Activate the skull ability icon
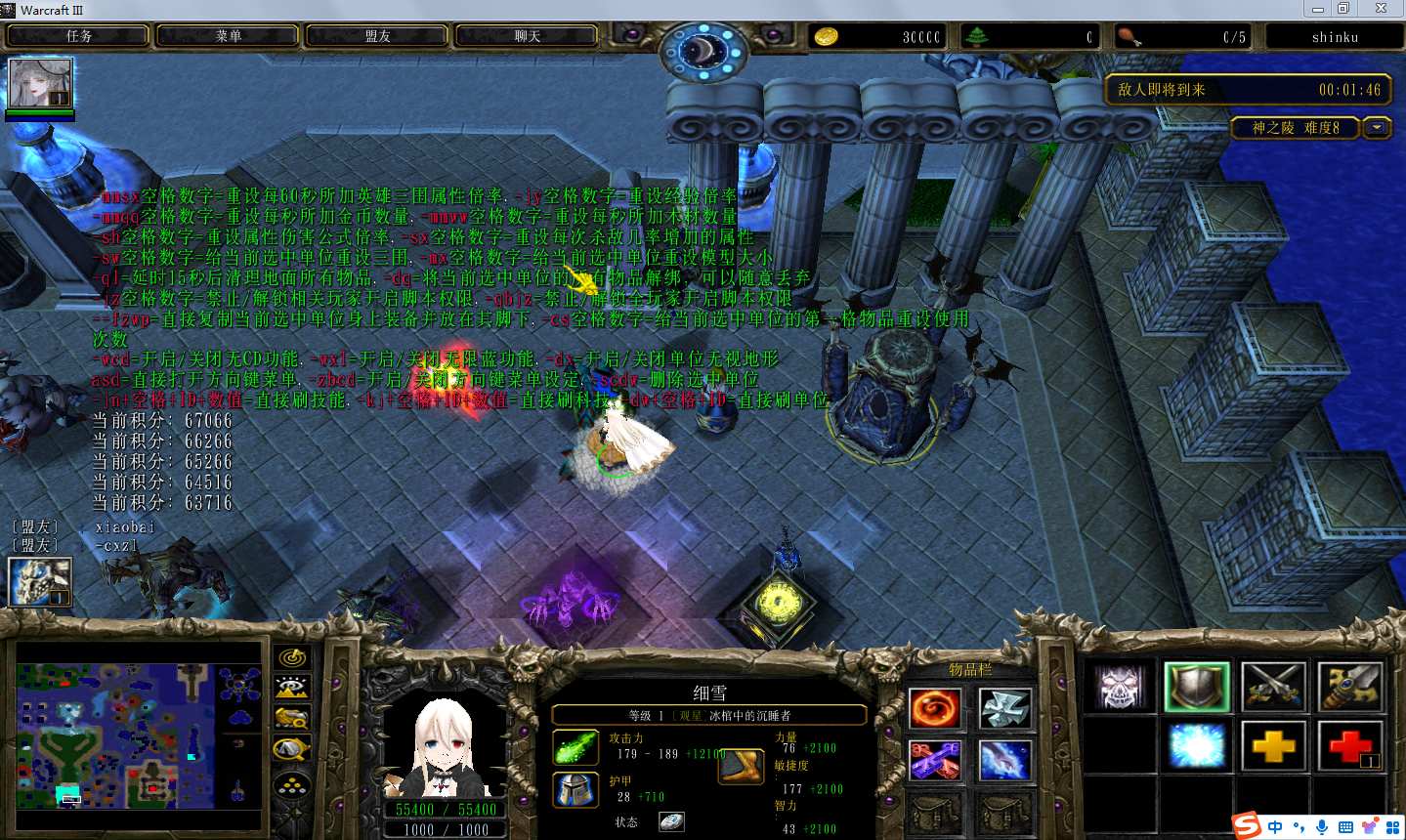The image size is (1406, 840). tap(1121, 687)
